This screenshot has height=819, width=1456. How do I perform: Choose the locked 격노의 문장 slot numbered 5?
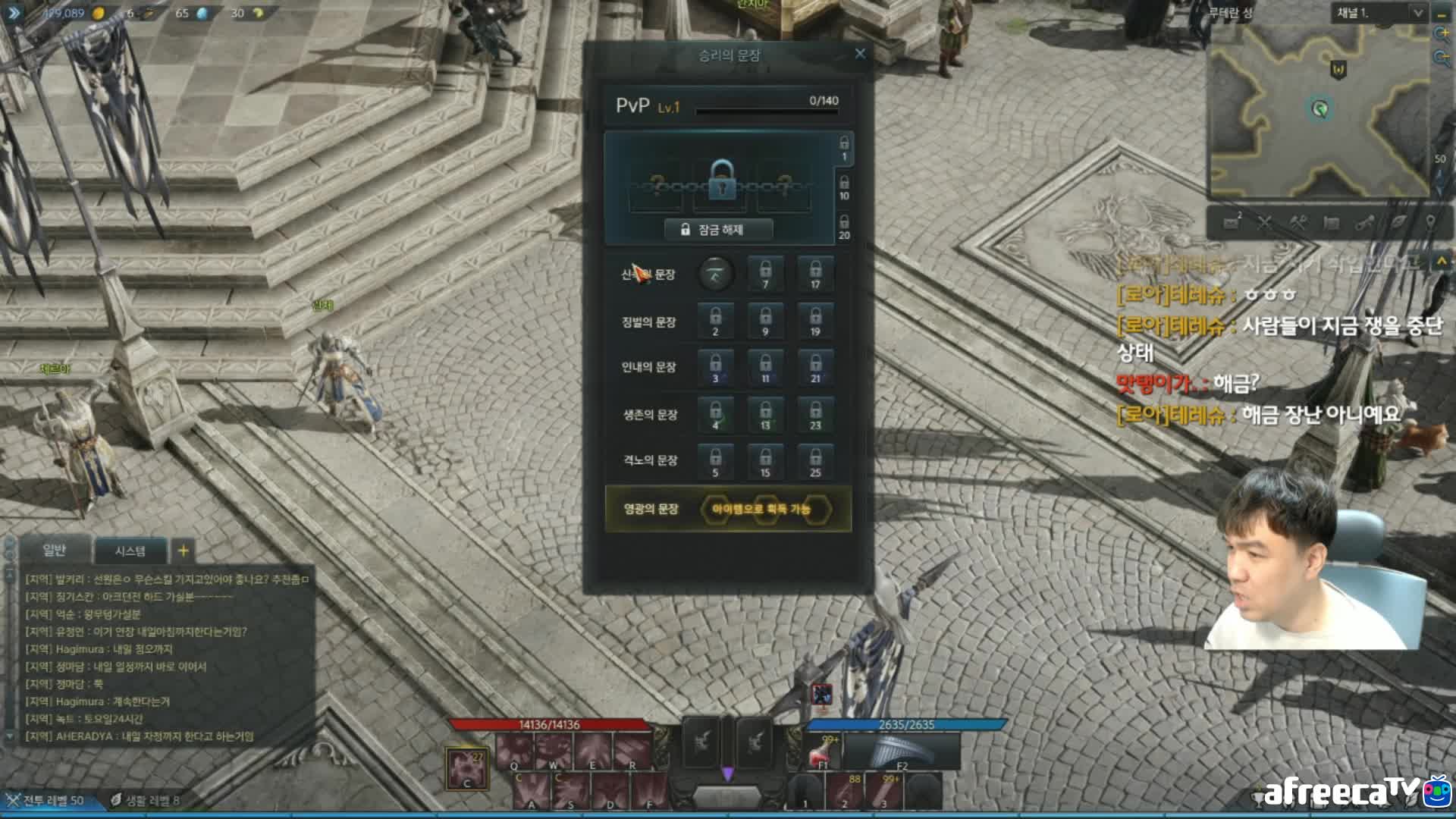(x=715, y=462)
